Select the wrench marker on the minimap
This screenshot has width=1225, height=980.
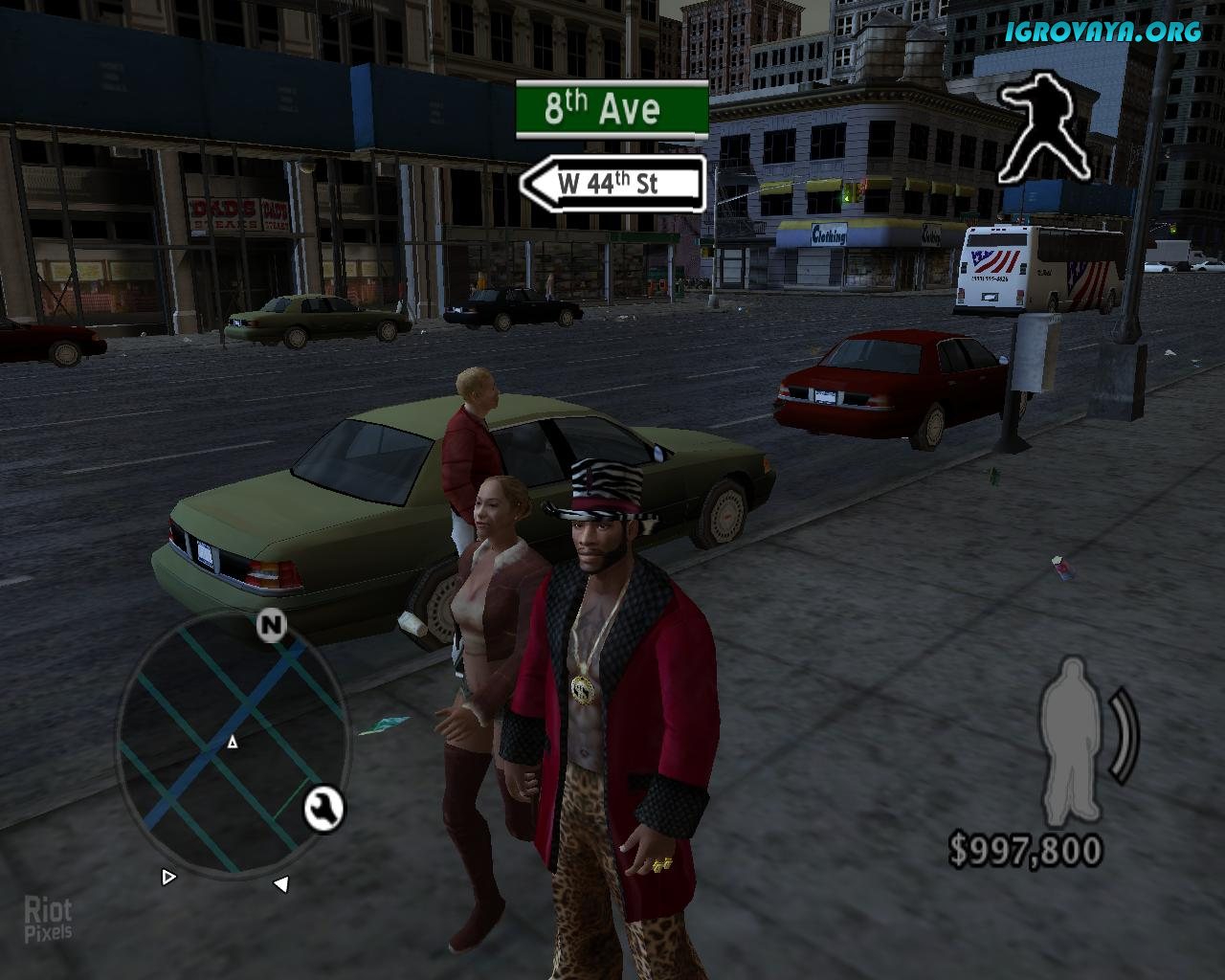click(323, 809)
